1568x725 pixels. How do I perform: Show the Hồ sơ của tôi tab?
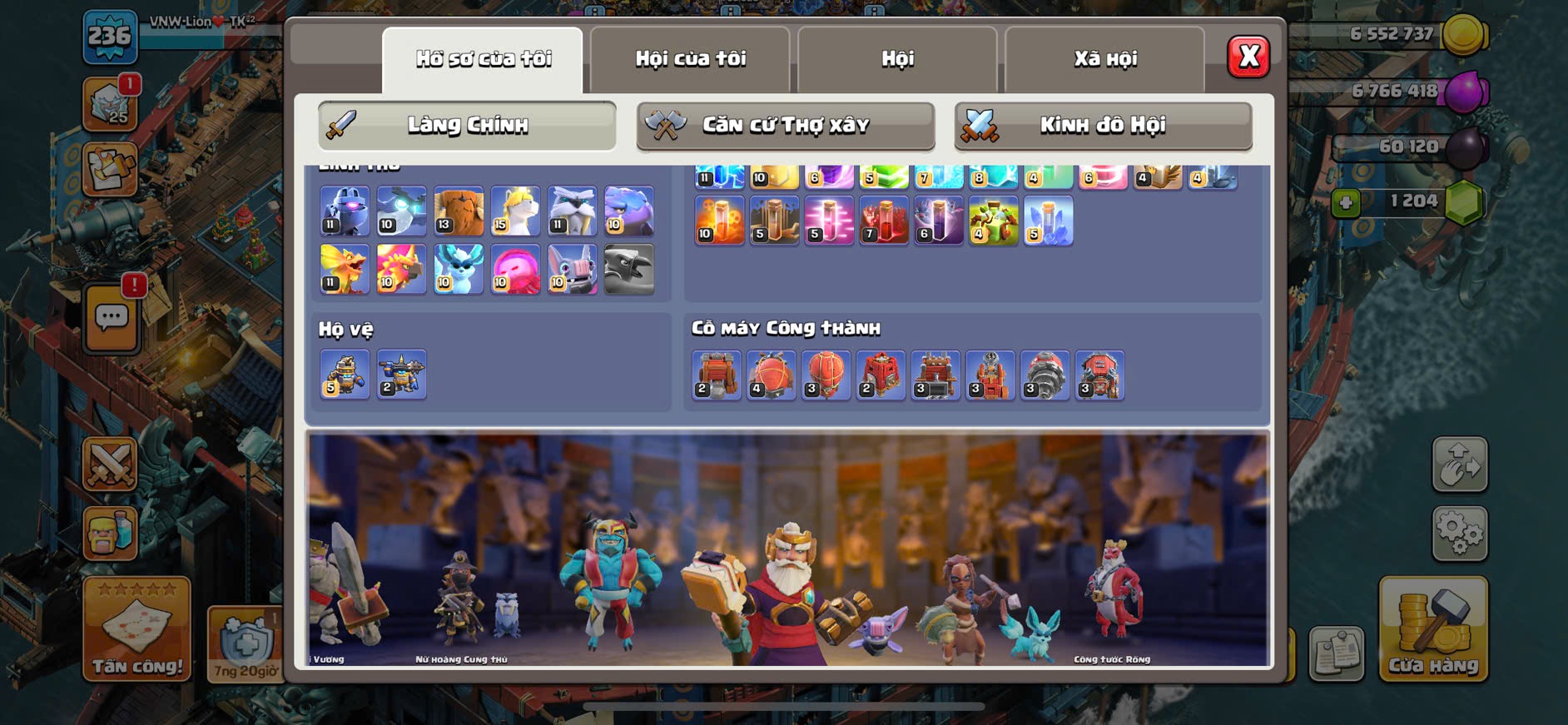[x=483, y=59]
